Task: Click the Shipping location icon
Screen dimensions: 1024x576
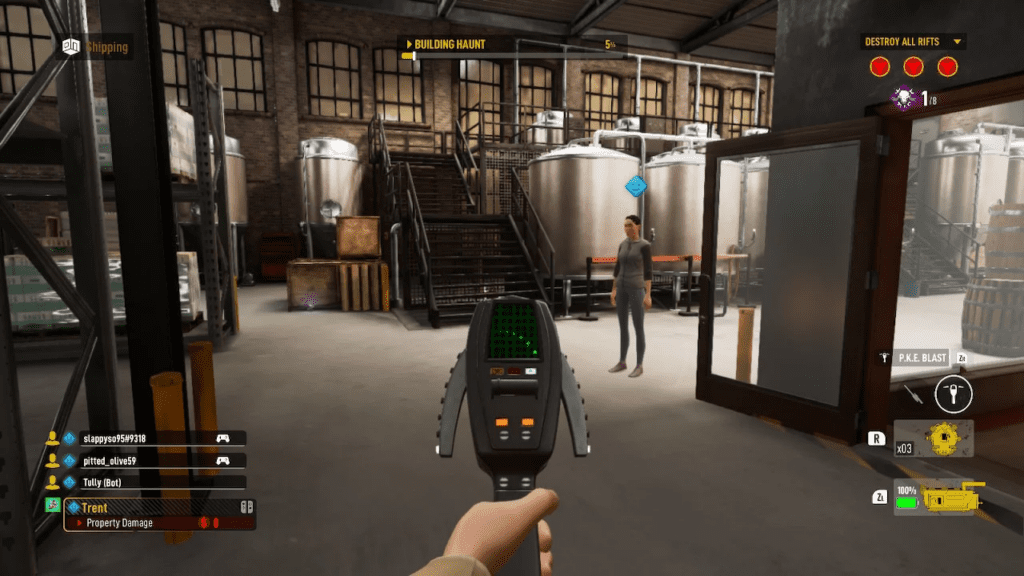Action: pos(71,46)
